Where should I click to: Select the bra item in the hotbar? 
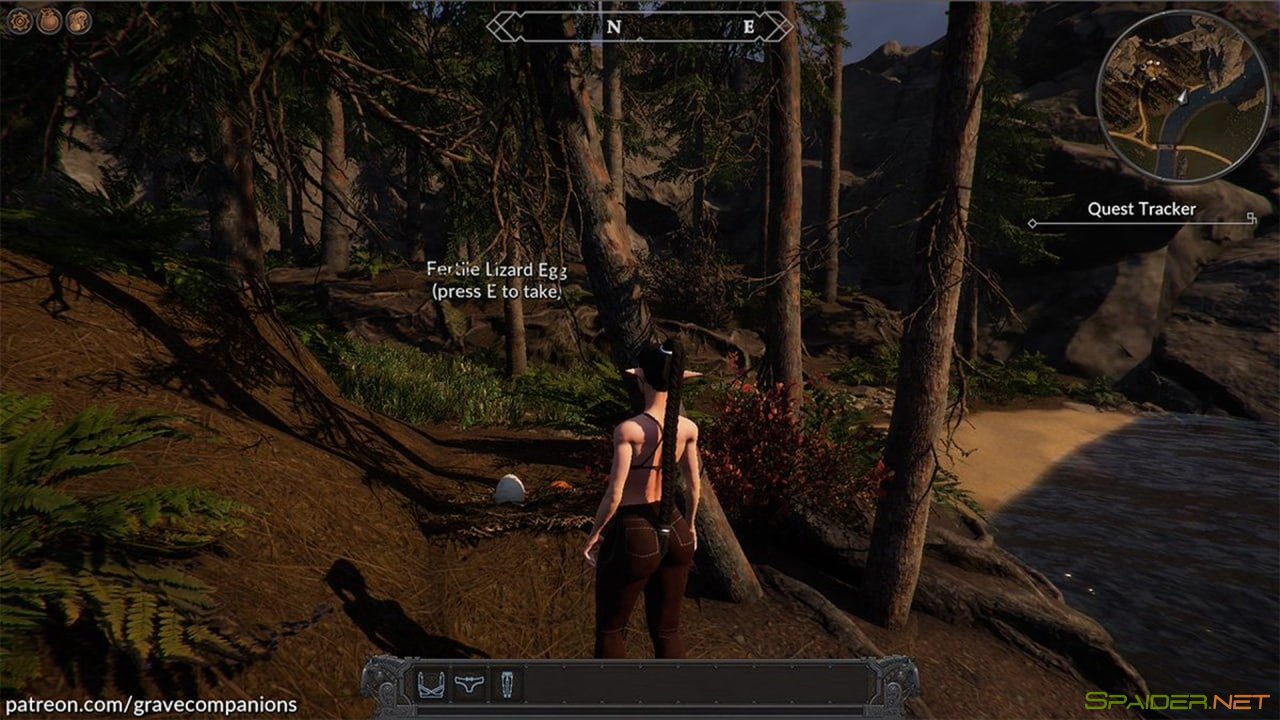pos(432,685)
